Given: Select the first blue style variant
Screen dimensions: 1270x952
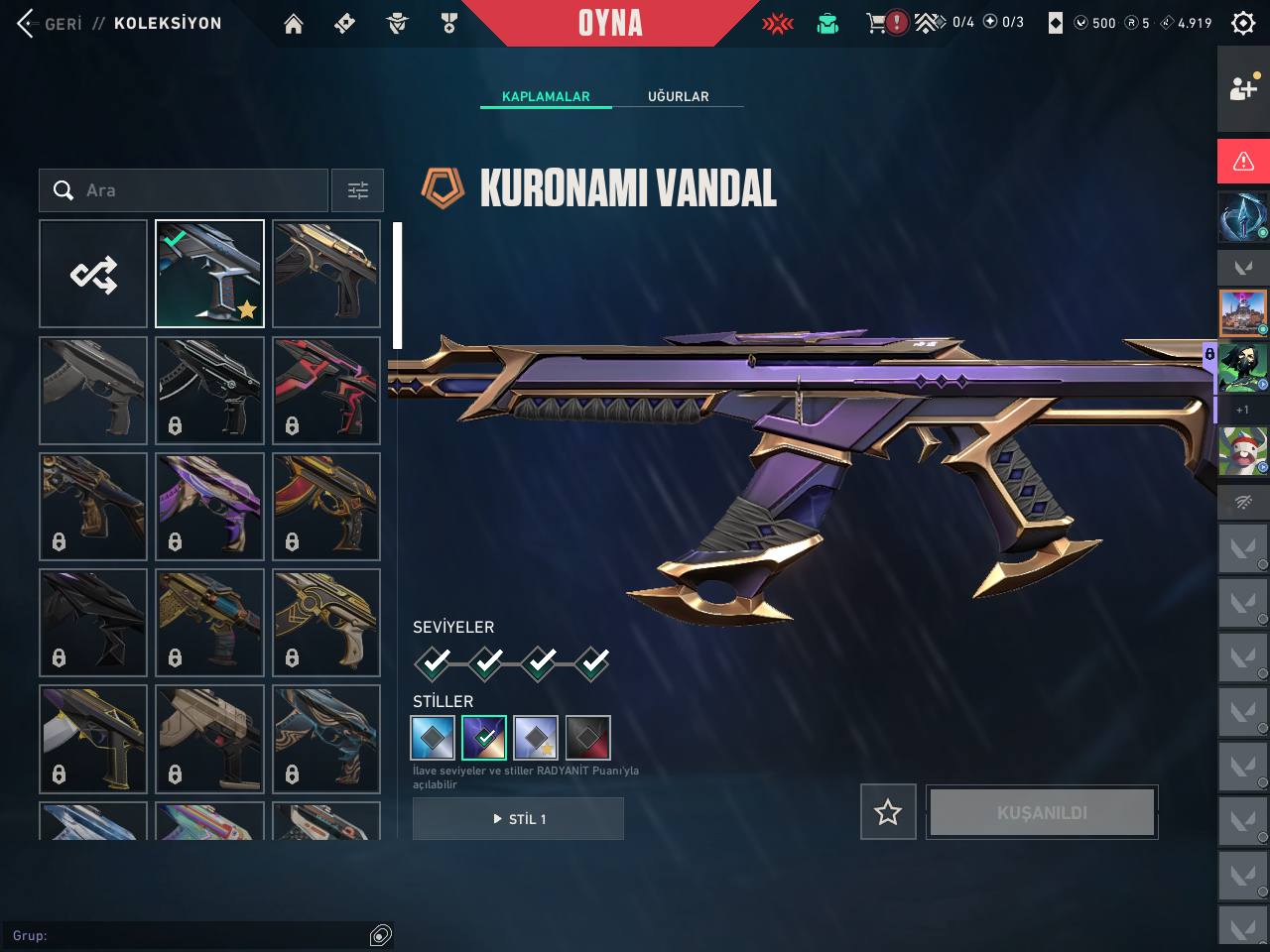Looking at the screenshot, I should 433,738.
